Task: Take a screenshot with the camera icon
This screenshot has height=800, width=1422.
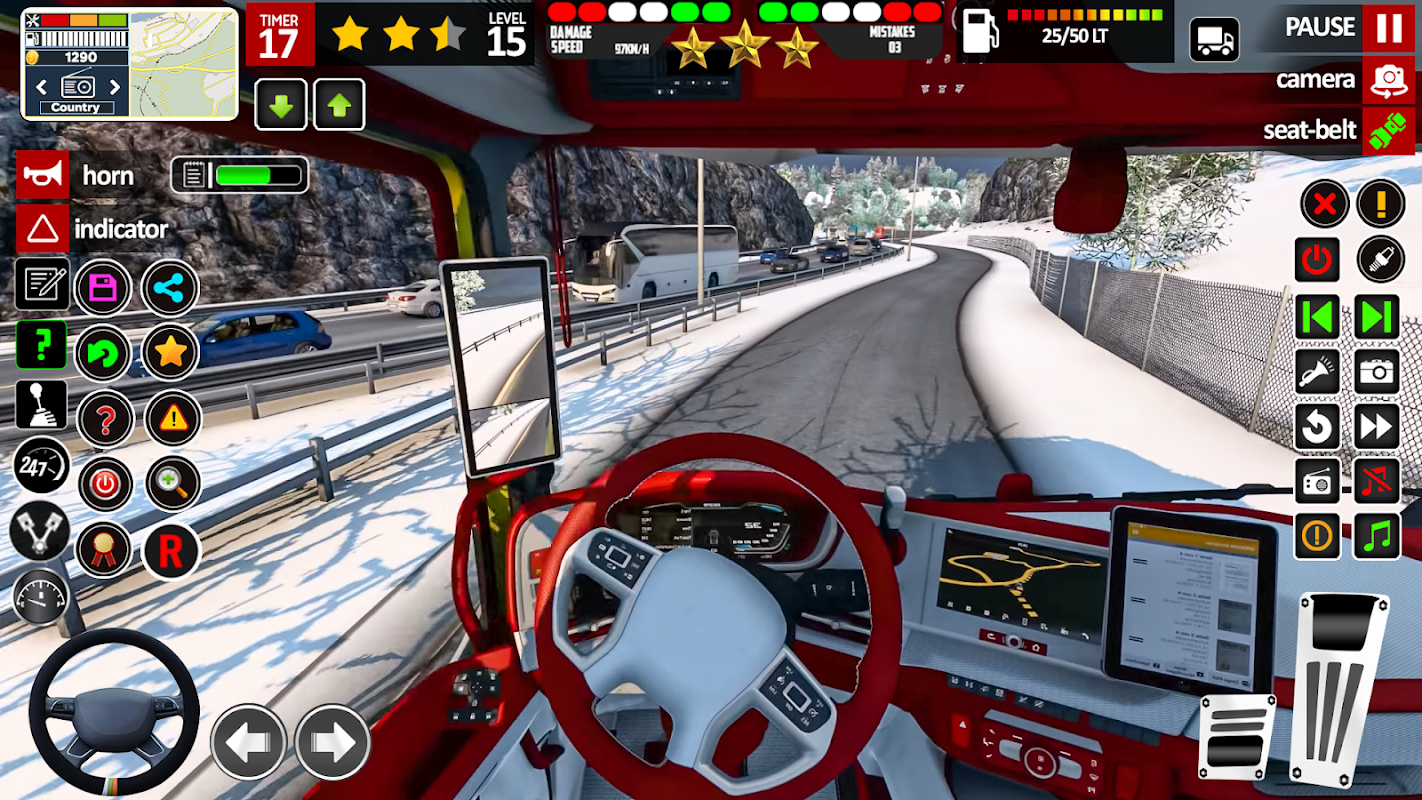Action: pyautogui.click(x=1377, y=372)
